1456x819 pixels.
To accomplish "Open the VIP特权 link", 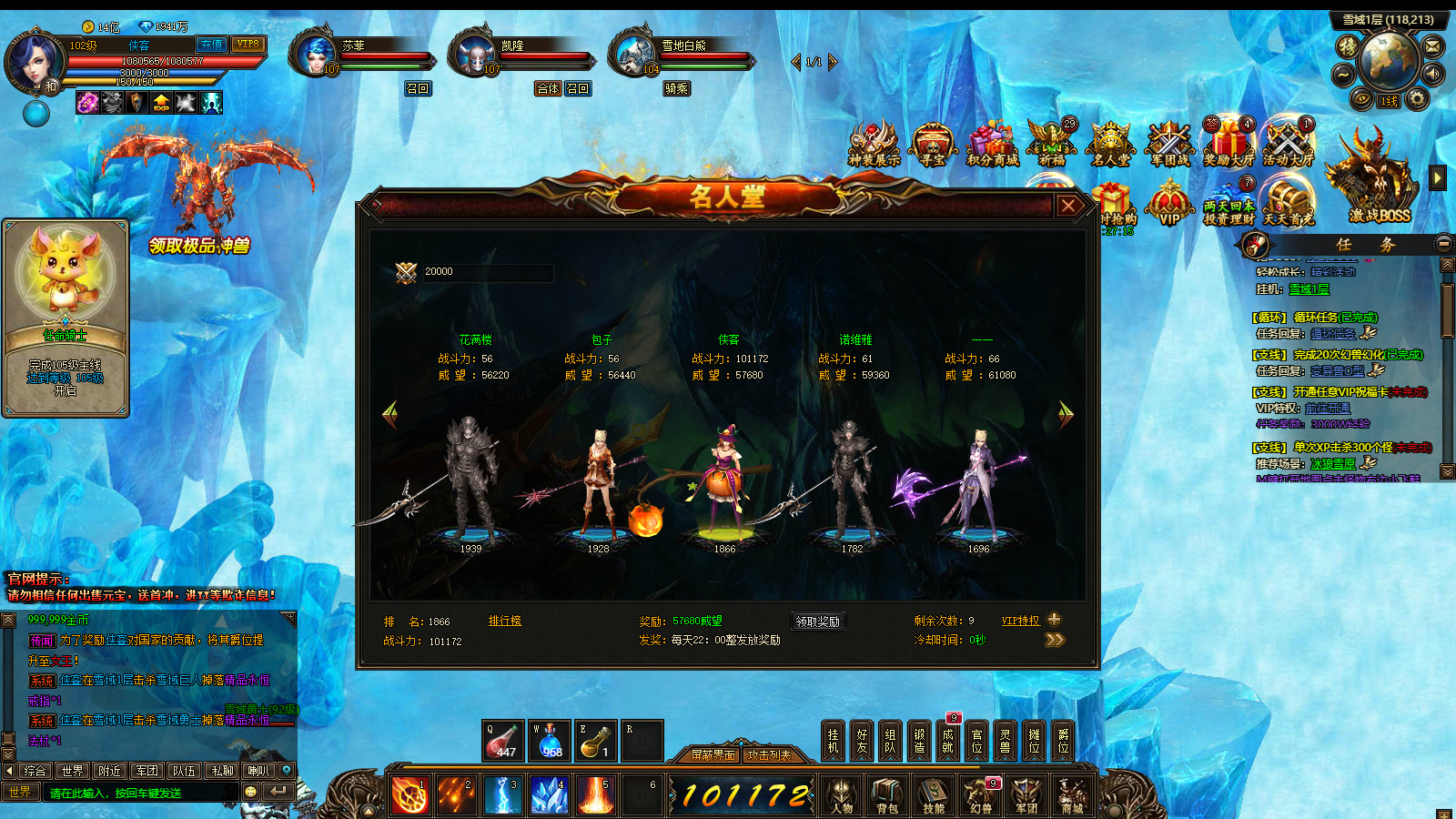I will click(x=1020, y=621).
